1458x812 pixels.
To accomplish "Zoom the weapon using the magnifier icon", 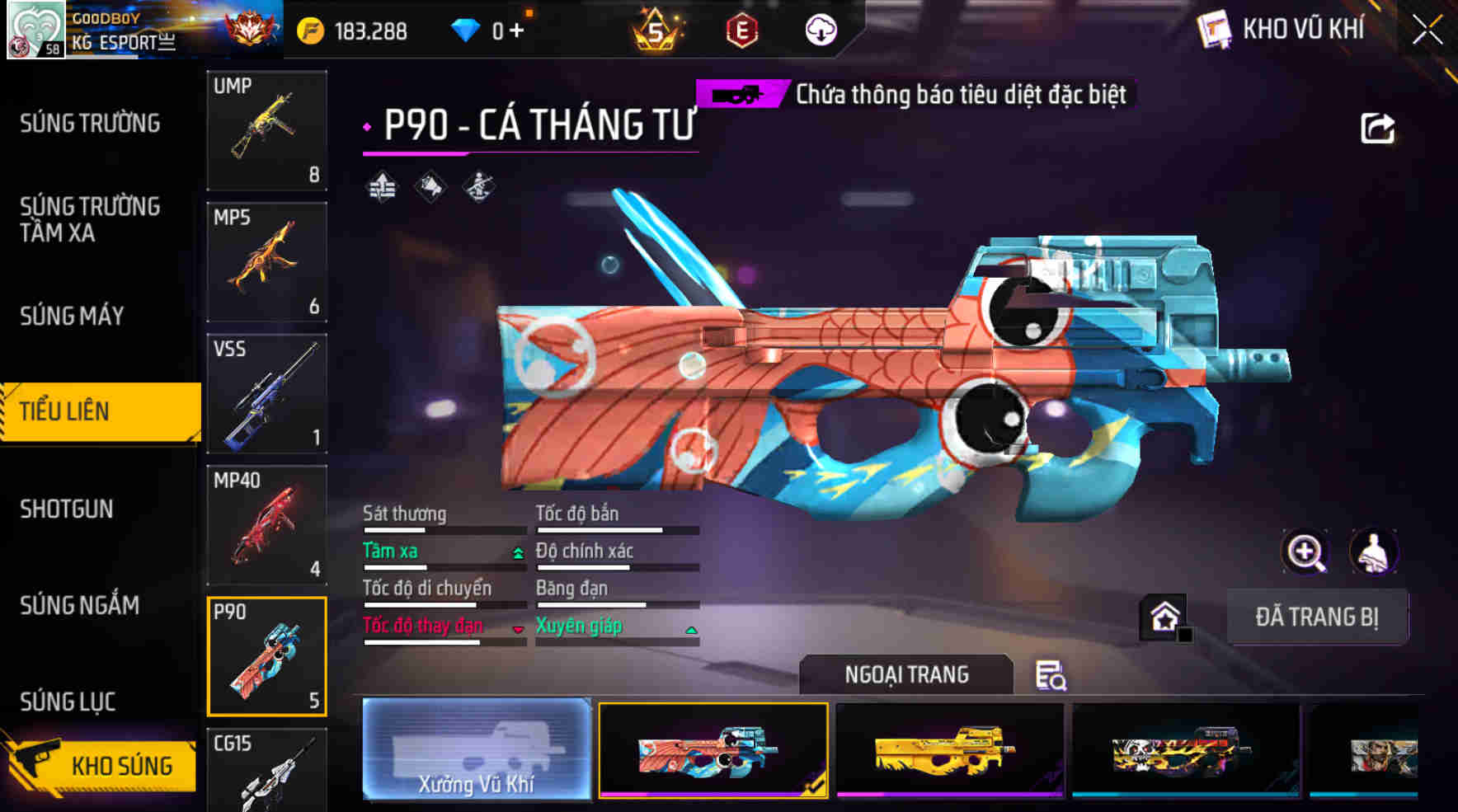I will pos(1305,551).
